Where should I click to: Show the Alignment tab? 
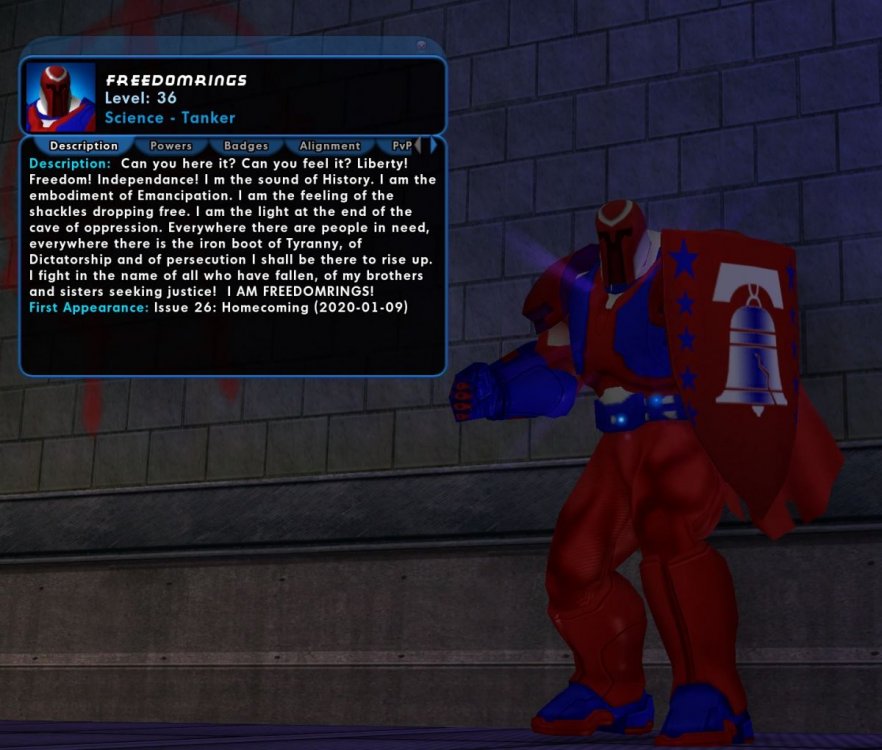[329, 146]
